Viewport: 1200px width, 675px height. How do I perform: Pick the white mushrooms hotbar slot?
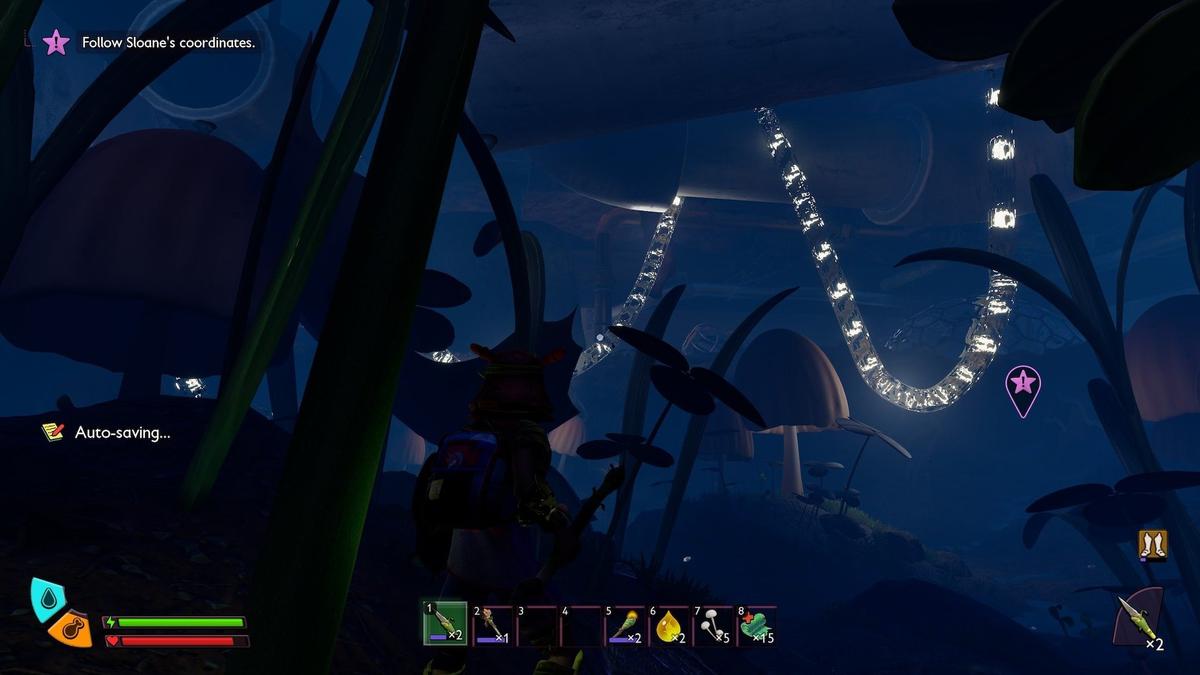click(714, 626)
